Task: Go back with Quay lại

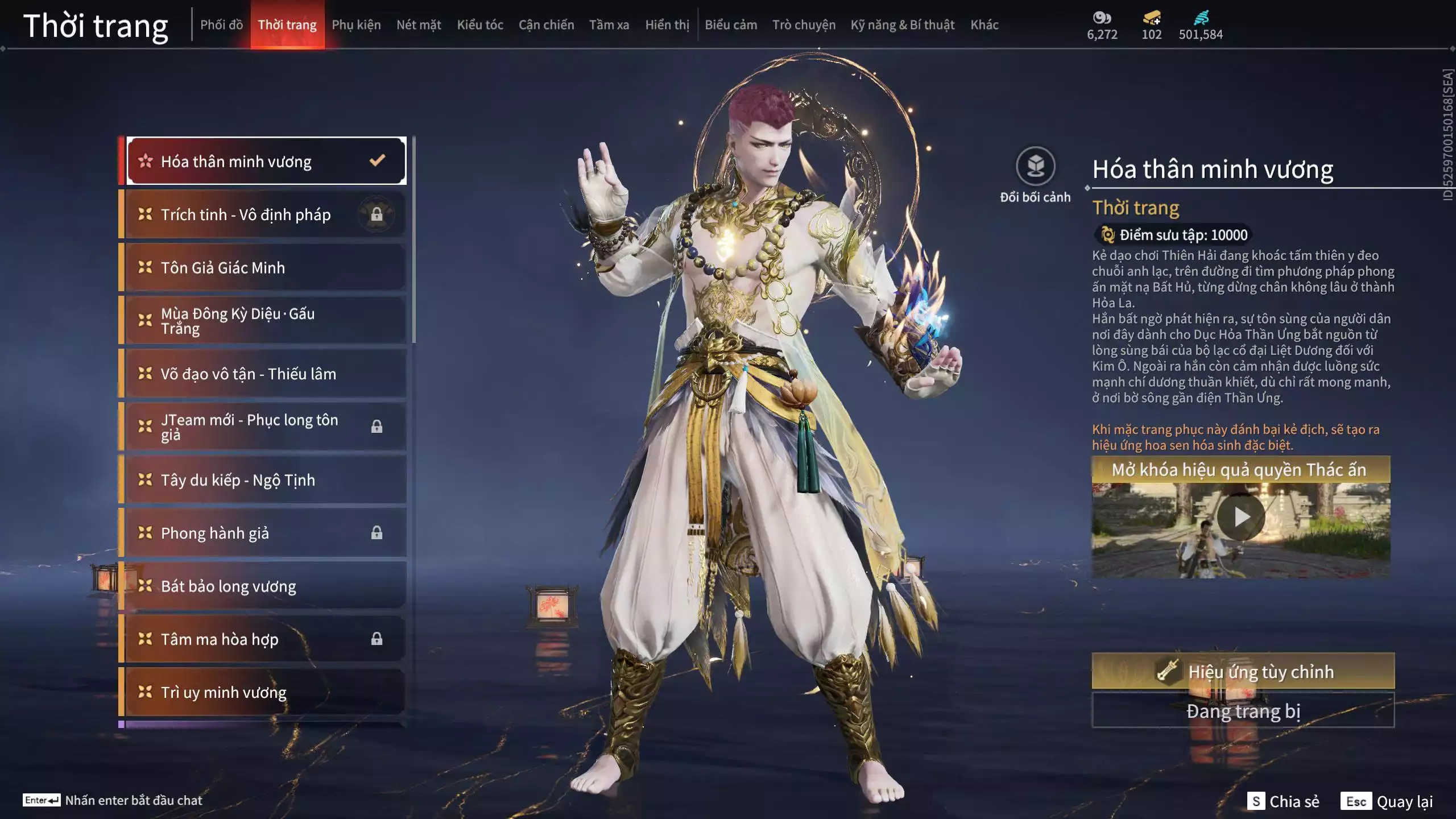Action: point(1388,801)
